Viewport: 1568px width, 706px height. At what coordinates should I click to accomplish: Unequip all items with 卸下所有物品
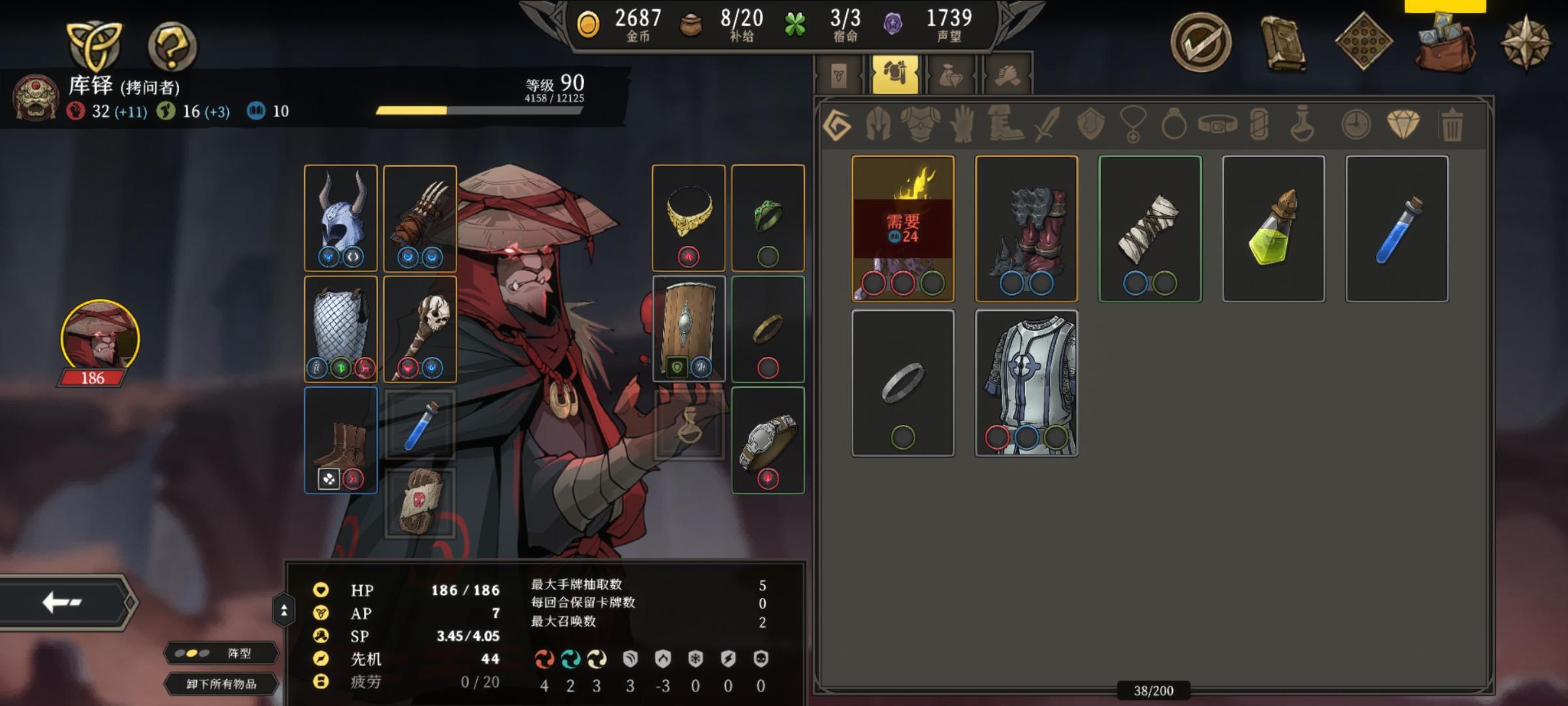click(x=221, y=684)
